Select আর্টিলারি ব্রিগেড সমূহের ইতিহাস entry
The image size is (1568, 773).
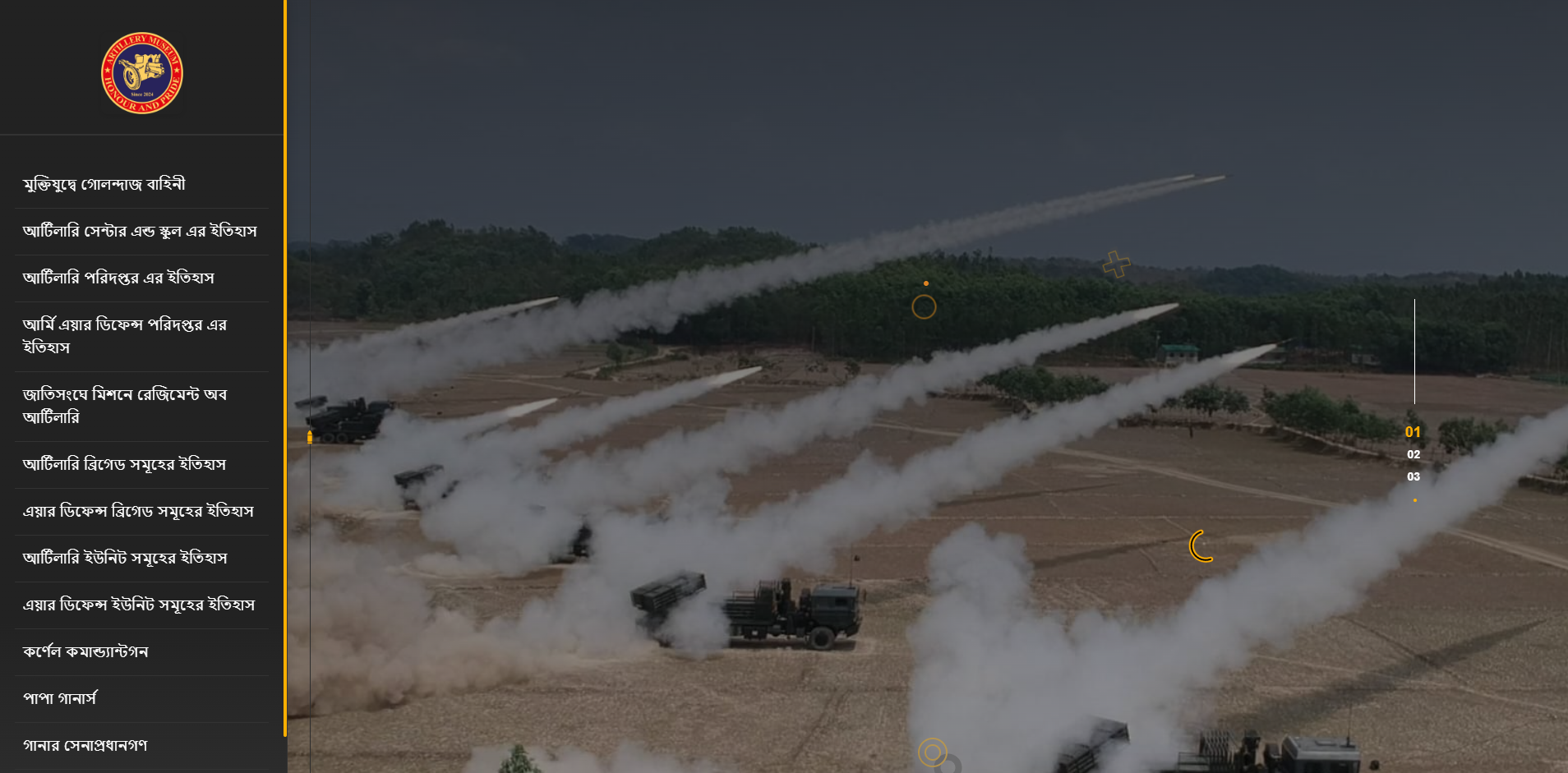click(125, 464)
